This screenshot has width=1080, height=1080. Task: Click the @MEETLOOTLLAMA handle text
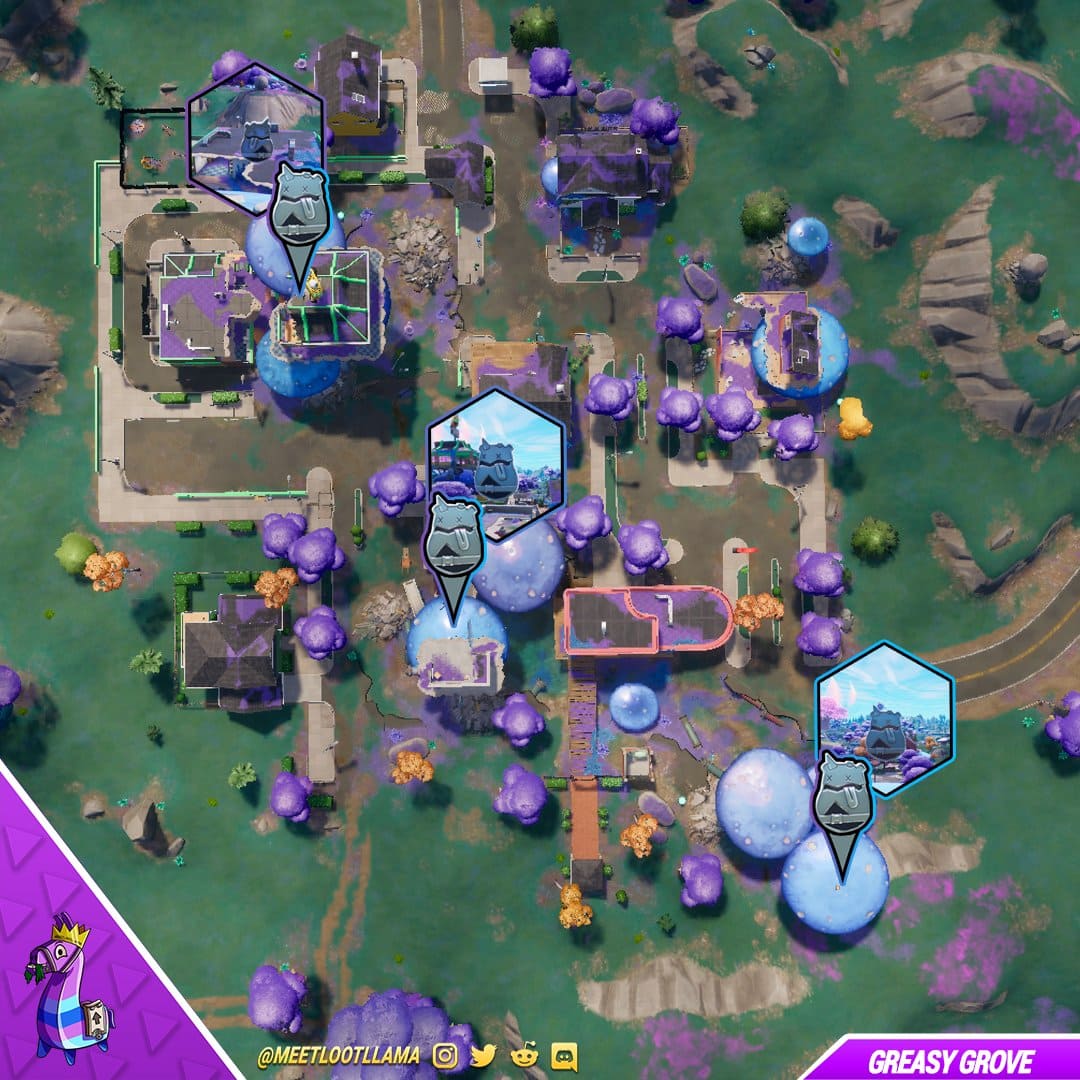click(x=337, y=1057)
